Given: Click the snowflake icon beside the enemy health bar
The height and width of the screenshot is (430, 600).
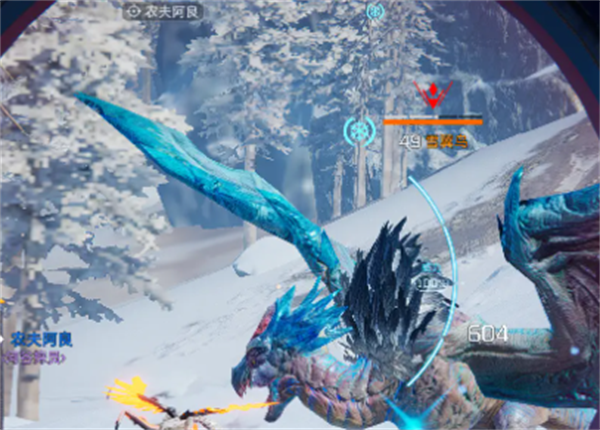Looking at the screenshot, I should 359,130.
